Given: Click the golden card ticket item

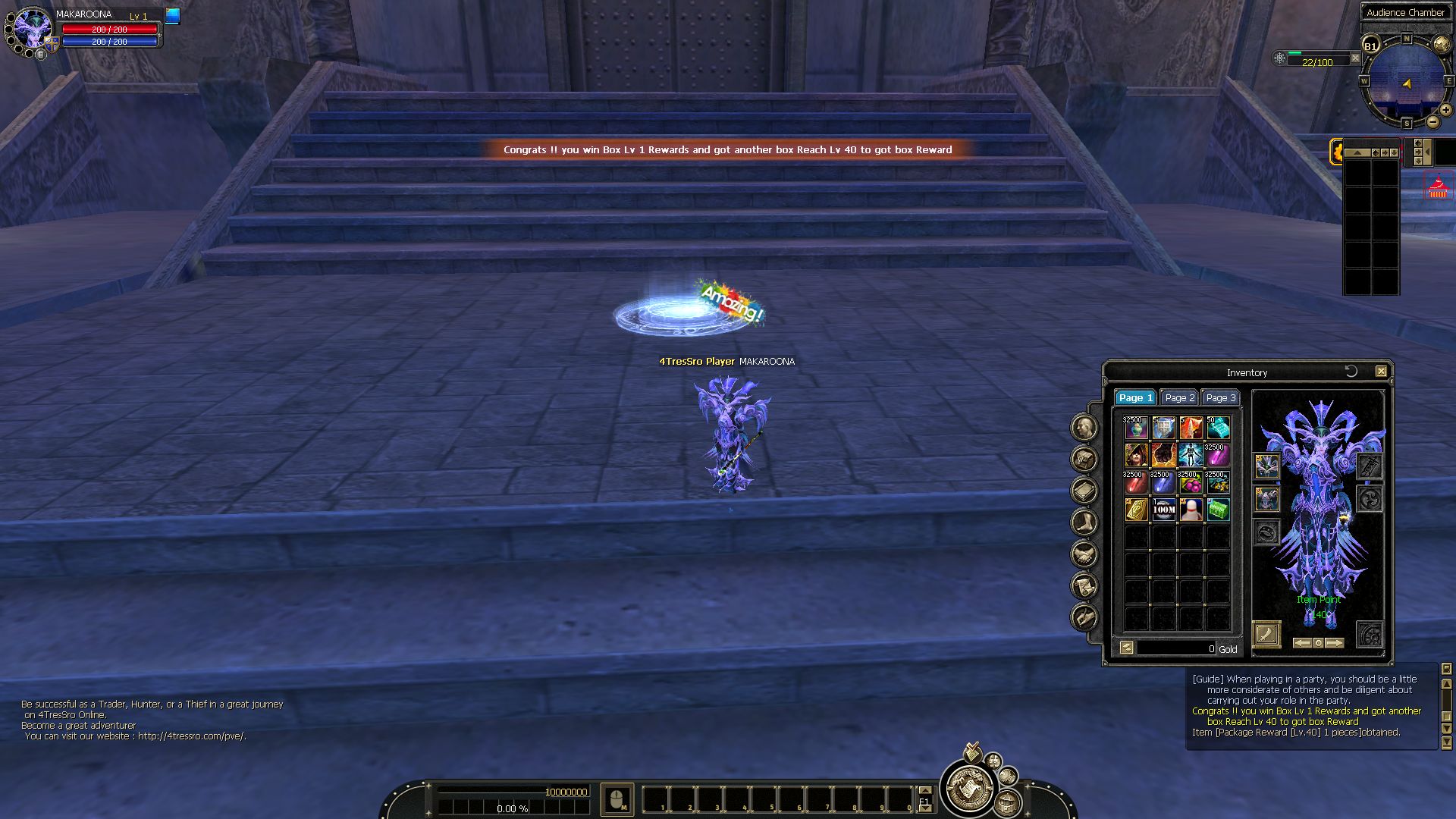Looking at the screenshot, I should (1135, 510).
